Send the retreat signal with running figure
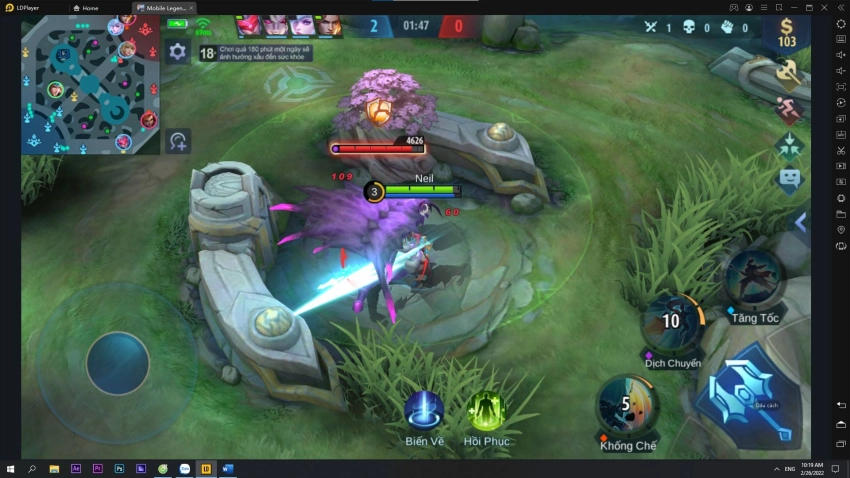This screenshot has width=850, height=478. [x=789, y=109]
